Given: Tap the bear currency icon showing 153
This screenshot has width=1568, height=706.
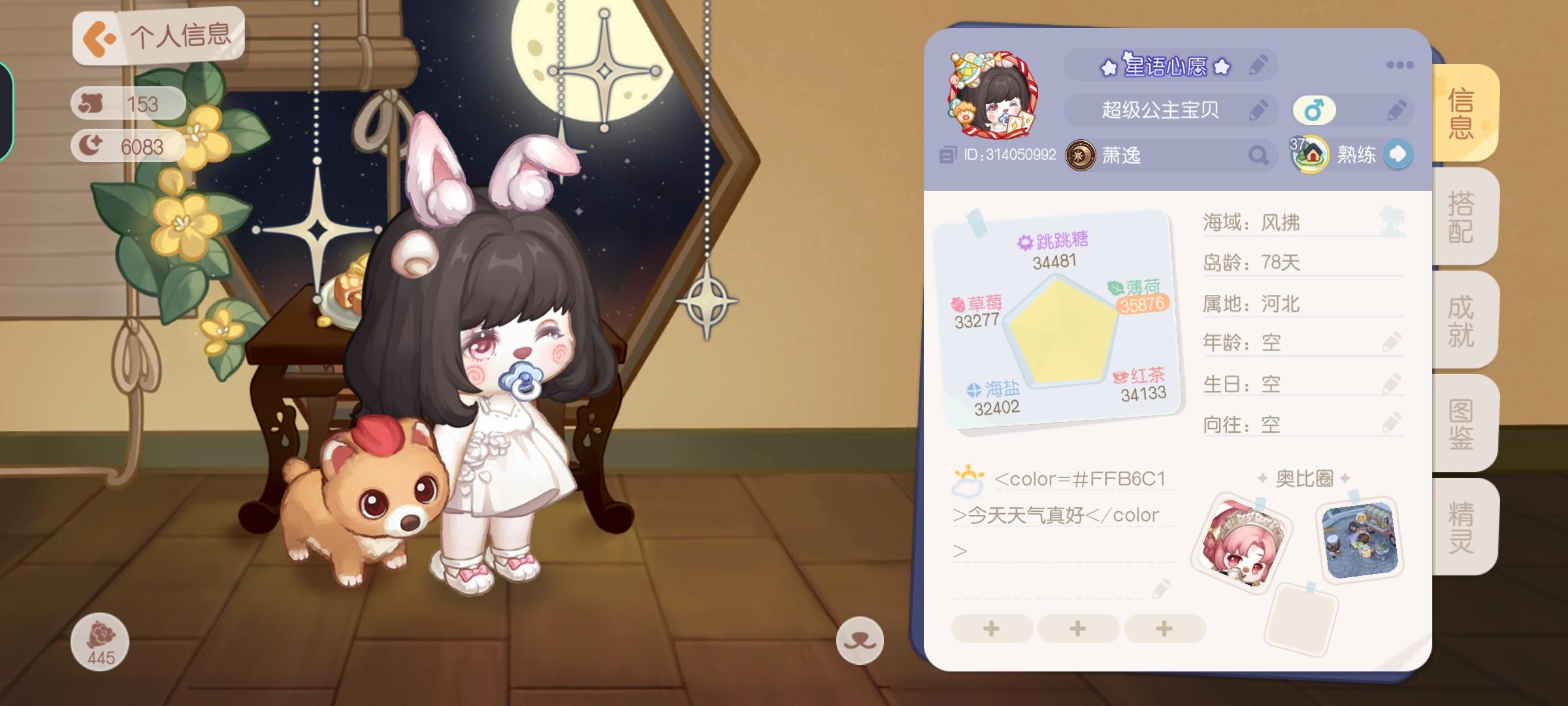Looking at the screenshot, I should [91, 103].
